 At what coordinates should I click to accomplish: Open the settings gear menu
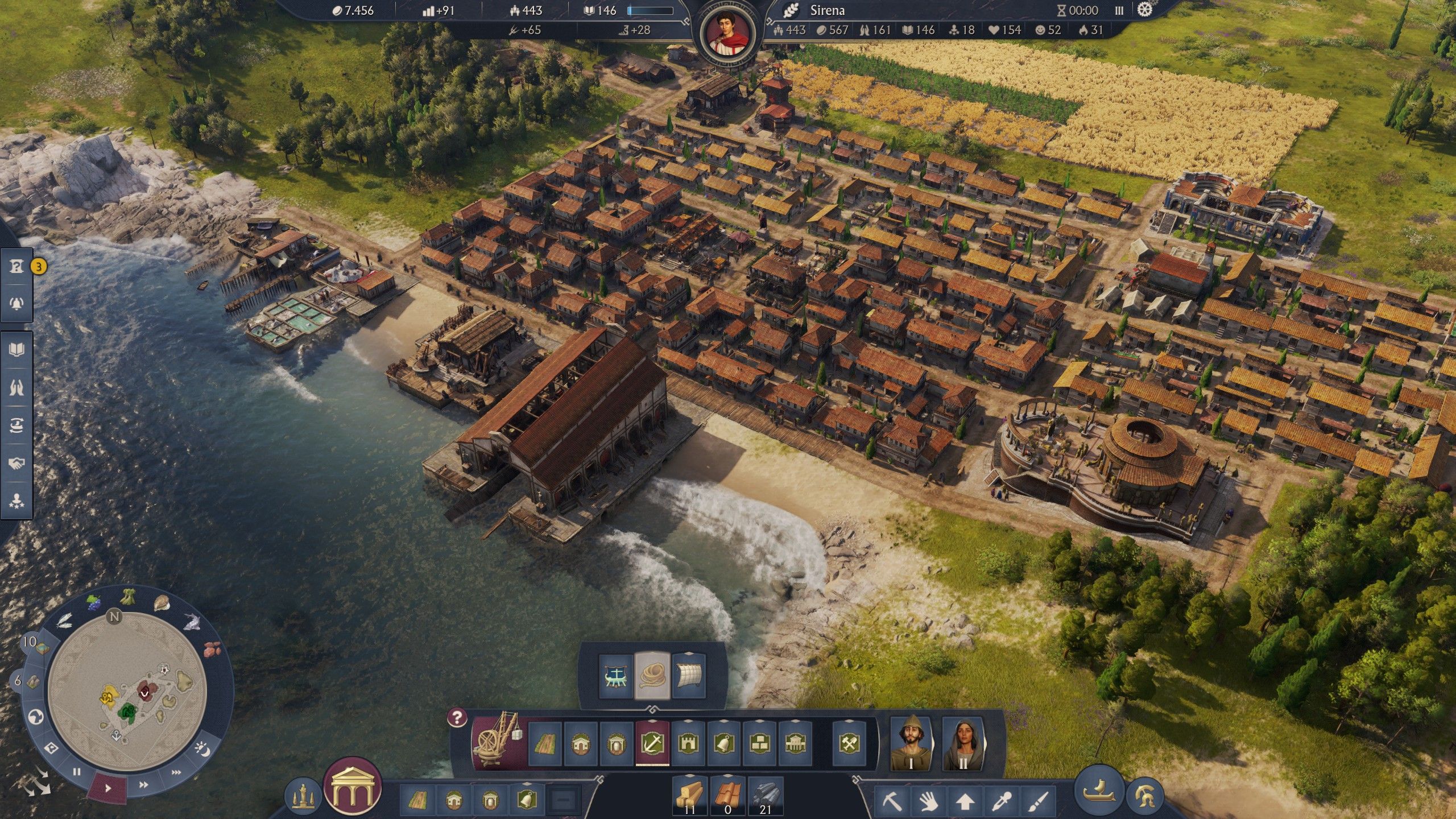point(1145,10)
